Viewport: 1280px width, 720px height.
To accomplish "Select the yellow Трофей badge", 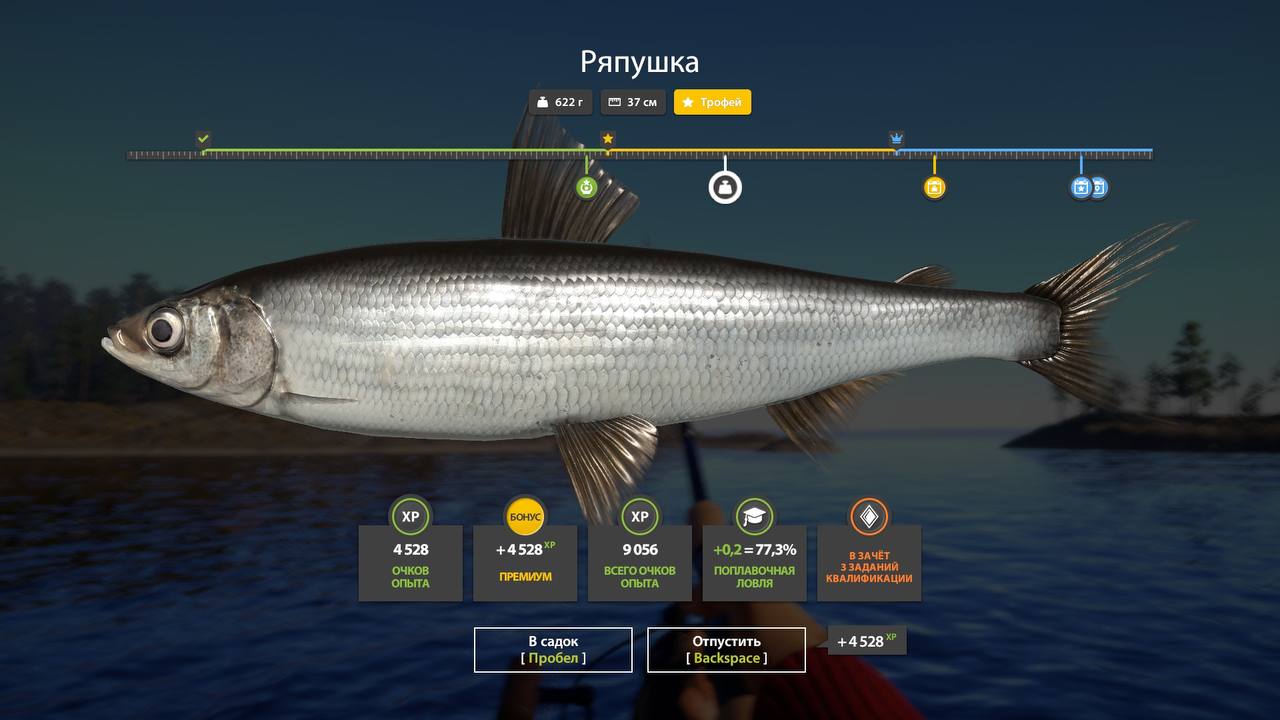I will point(712,102).
